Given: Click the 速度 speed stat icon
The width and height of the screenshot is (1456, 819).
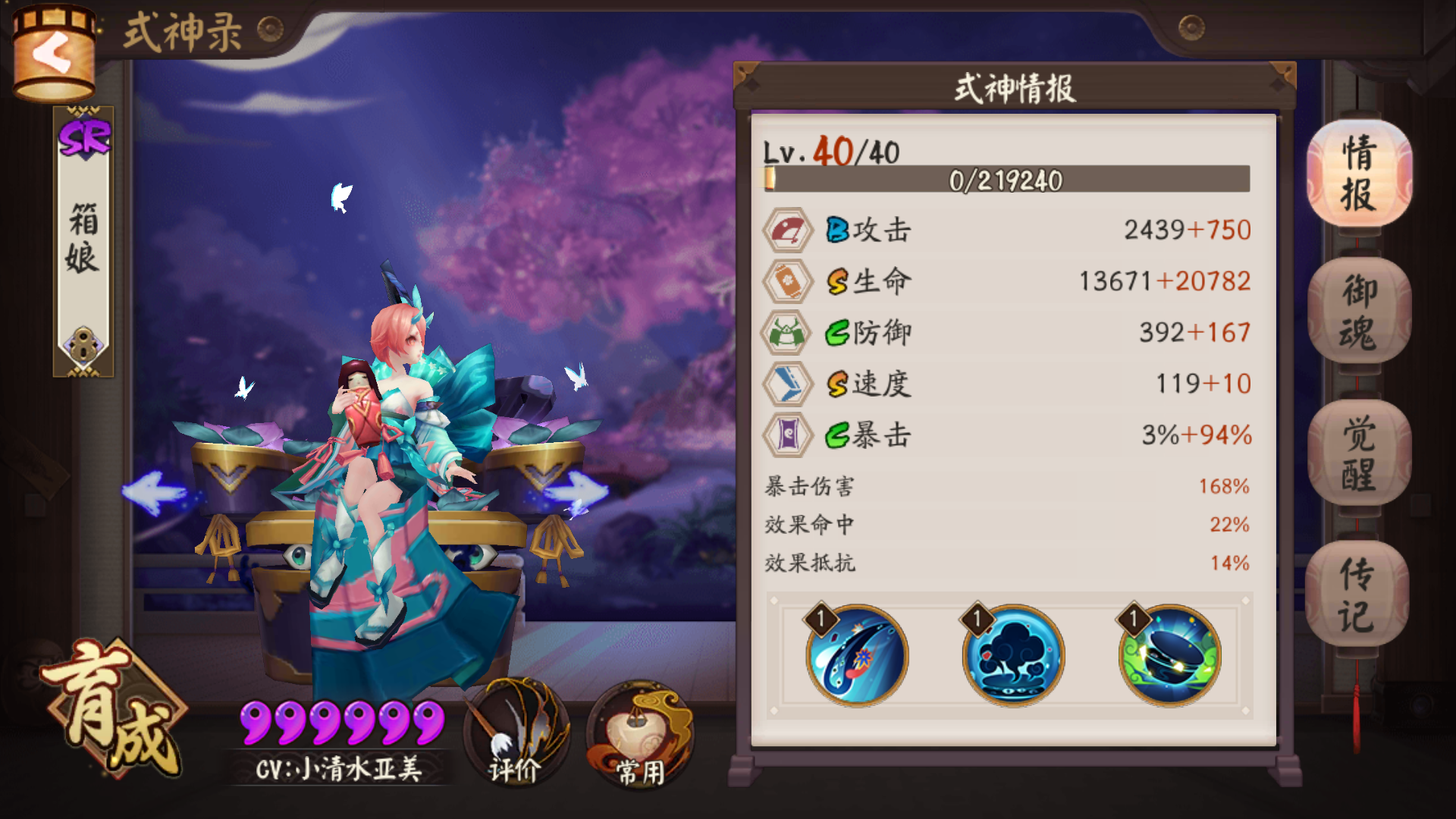Looking at the screenshot, I should click(788, 384).
